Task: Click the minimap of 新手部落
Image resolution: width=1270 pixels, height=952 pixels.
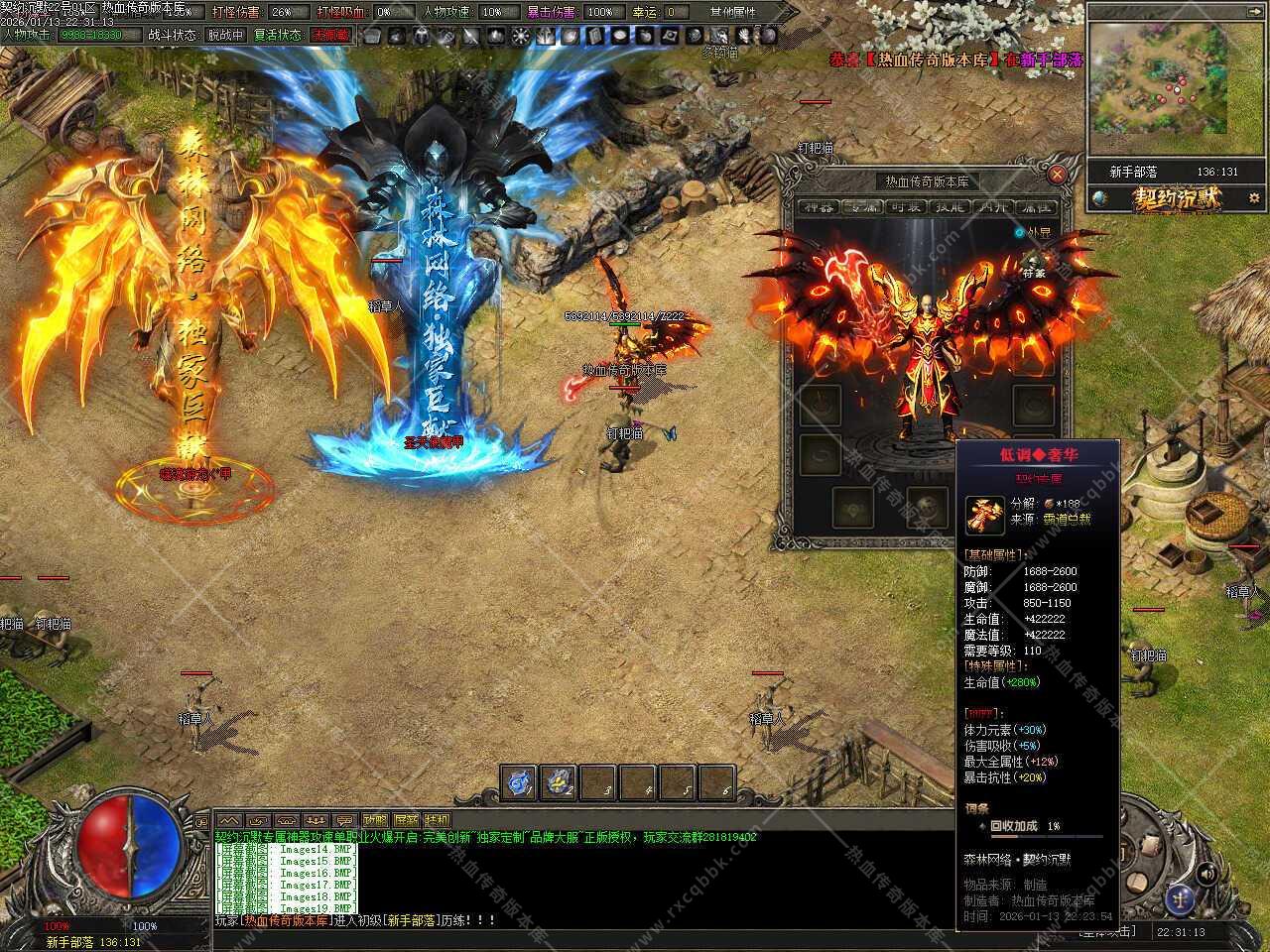Action: 1157,78
